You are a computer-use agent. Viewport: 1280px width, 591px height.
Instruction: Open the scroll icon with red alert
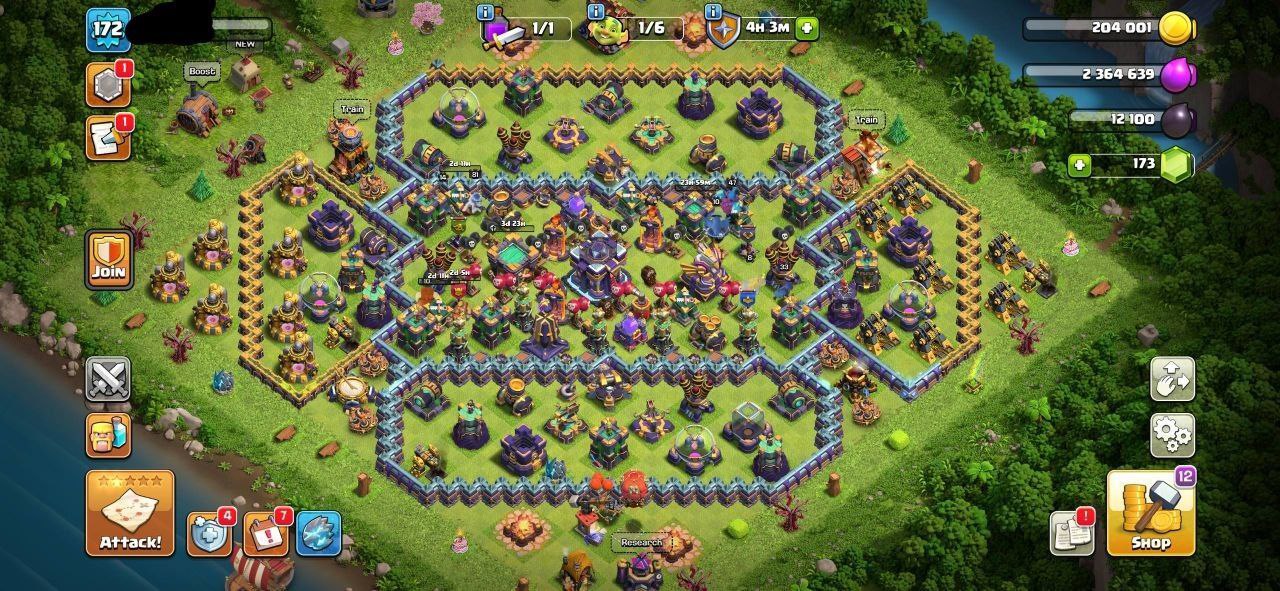(106, 137)
